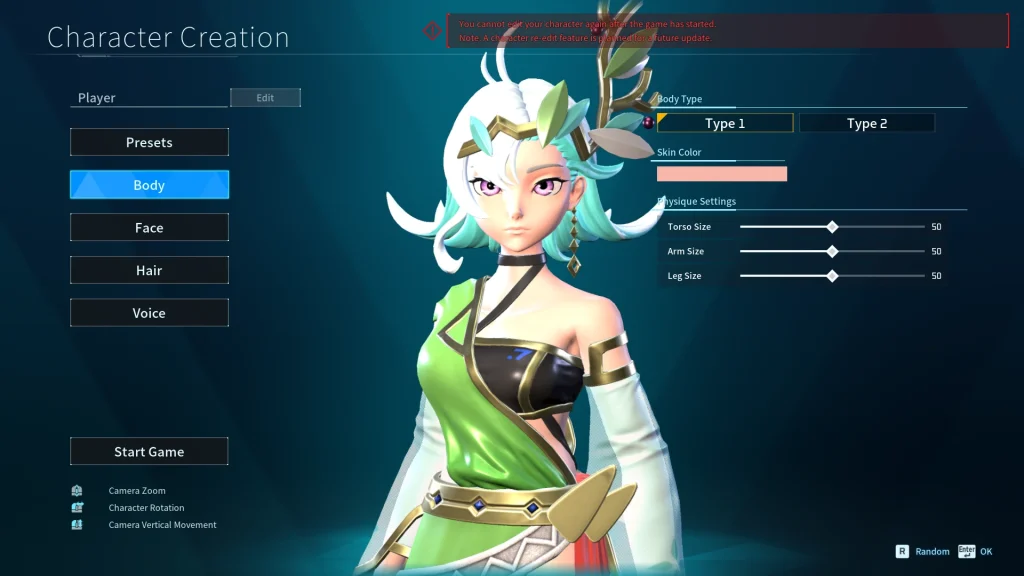Screen dimensions: 1024x576
Task: Open the Skin Color swatch
Action: tap(722, 174)
